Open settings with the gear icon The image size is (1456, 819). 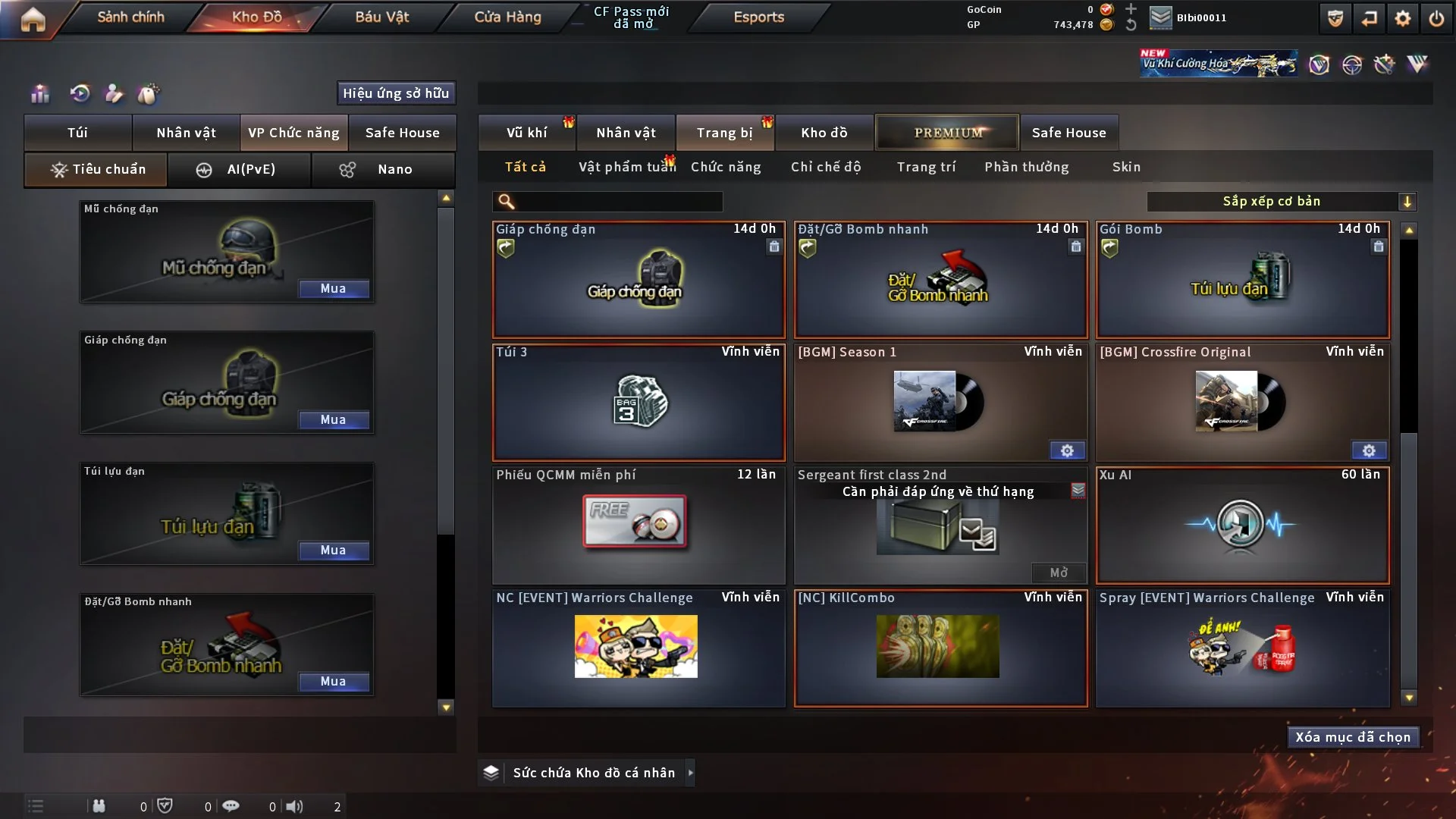(1403, 18)
